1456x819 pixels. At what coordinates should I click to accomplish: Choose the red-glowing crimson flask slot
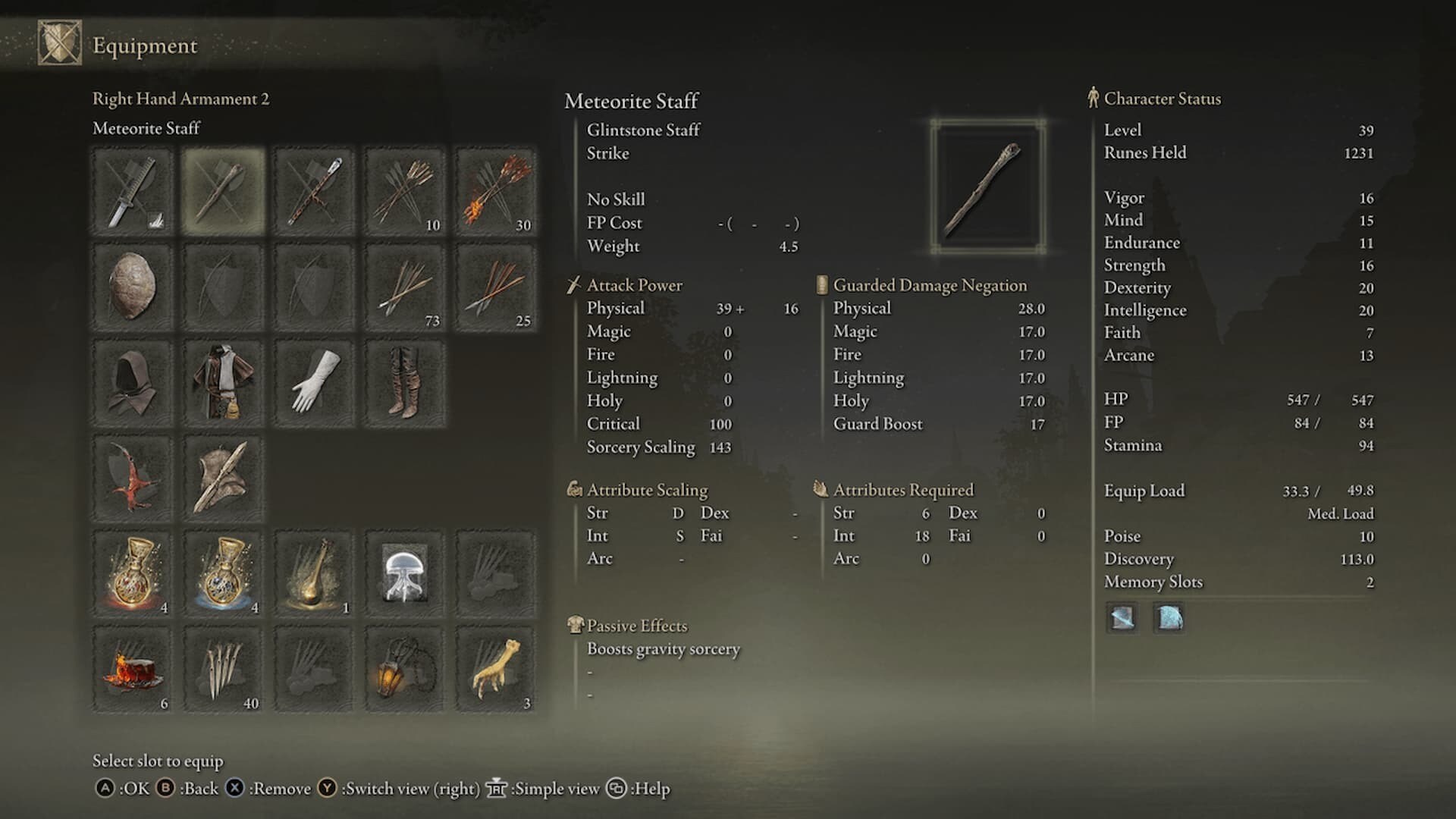point(133,574)
